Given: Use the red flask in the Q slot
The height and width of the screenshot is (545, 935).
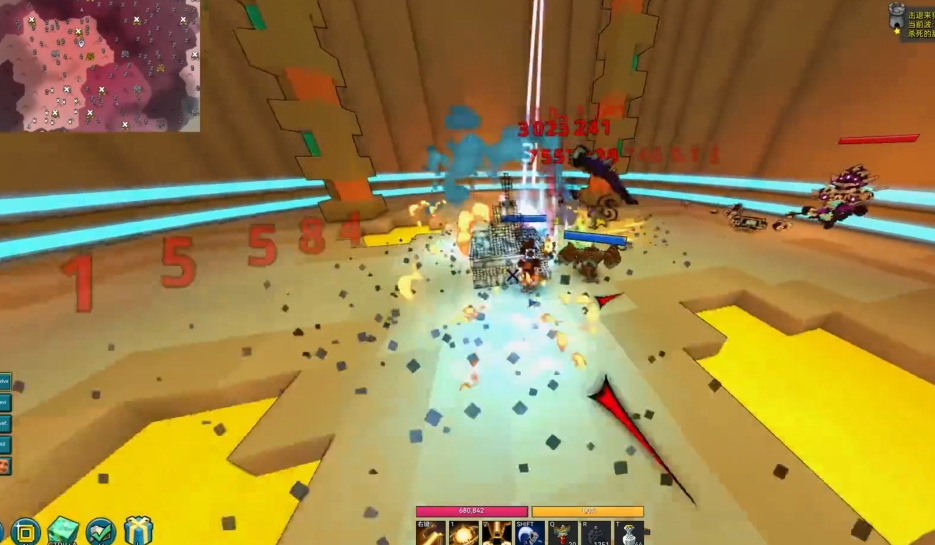Looking at the screenshot, I should (x=562, y=533).
